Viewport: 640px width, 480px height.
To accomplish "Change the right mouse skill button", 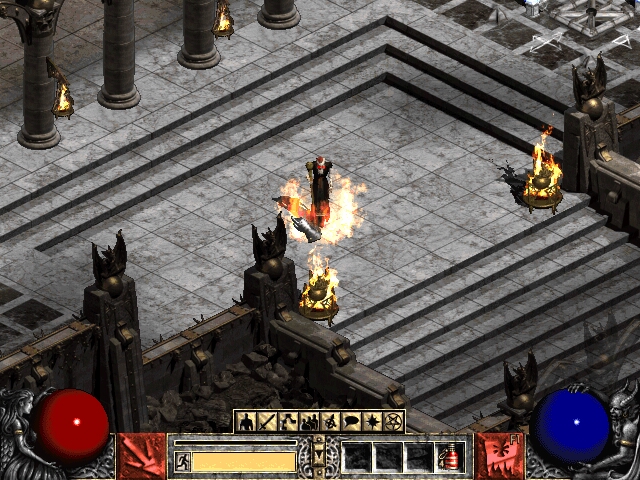I will tap(497, 456).
